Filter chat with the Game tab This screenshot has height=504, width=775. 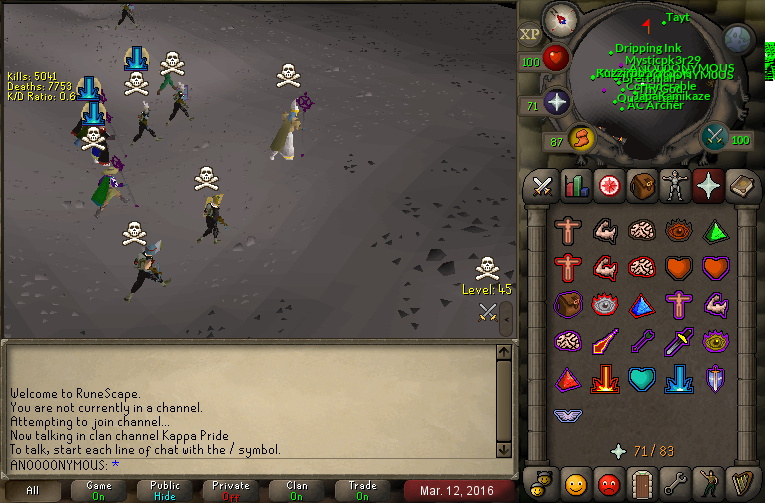coord(99,490)
